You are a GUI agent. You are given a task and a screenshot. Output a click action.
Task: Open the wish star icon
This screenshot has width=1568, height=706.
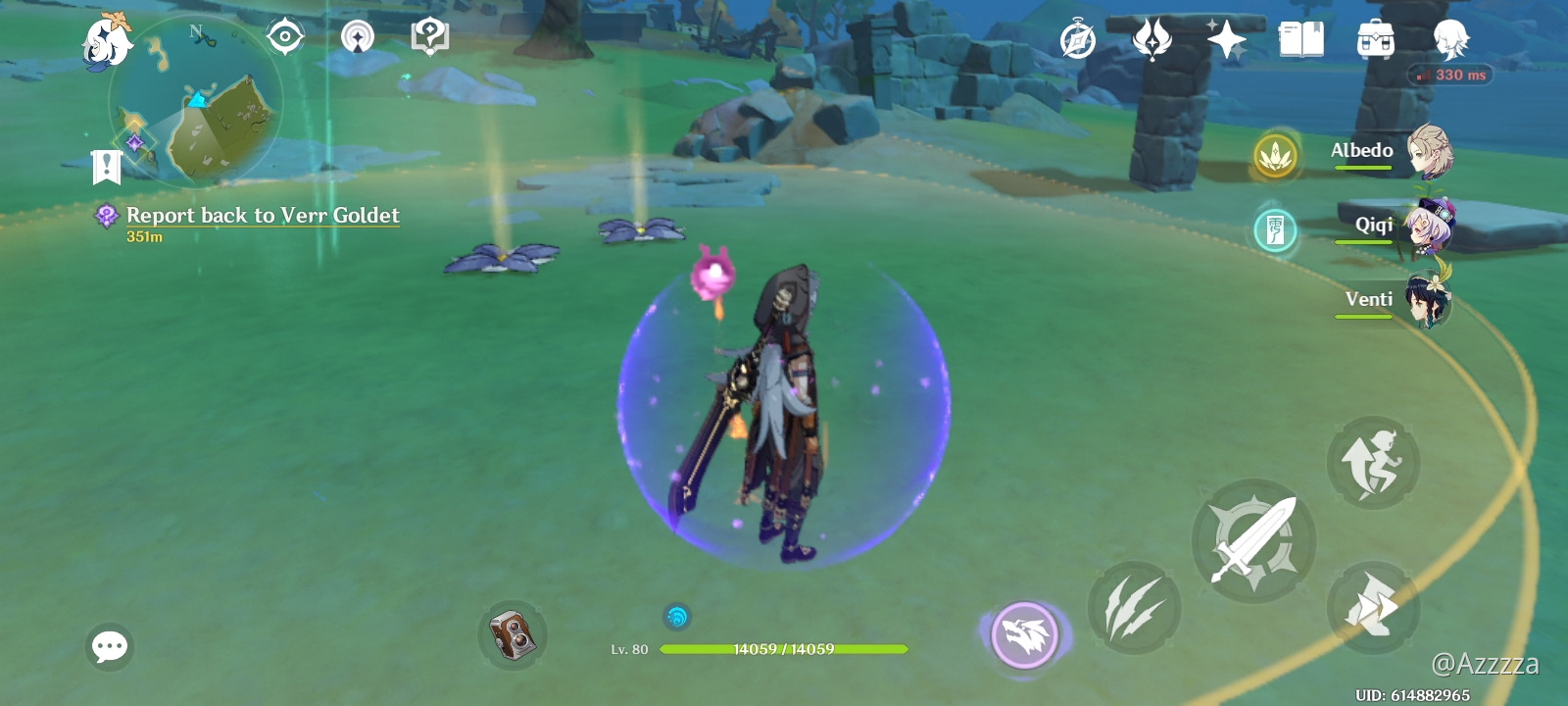pos(1226,41)
